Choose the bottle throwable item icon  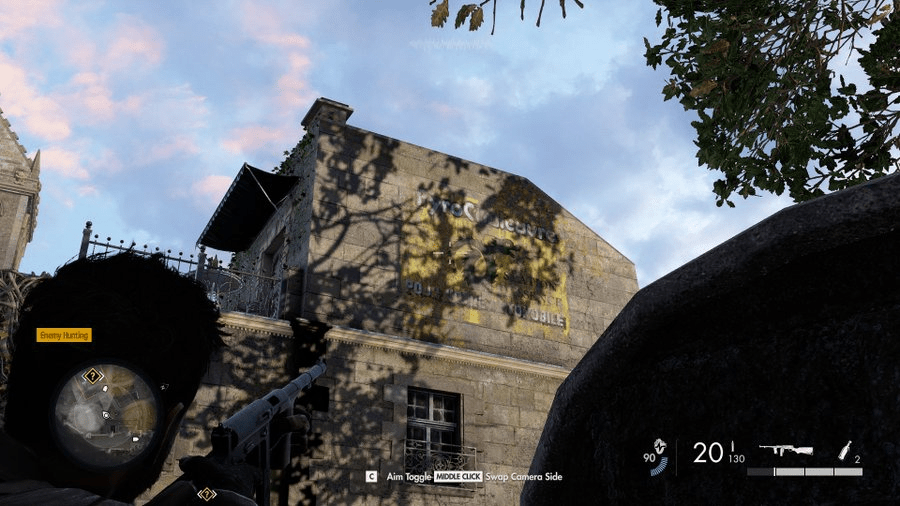click(x=845, y=450)
